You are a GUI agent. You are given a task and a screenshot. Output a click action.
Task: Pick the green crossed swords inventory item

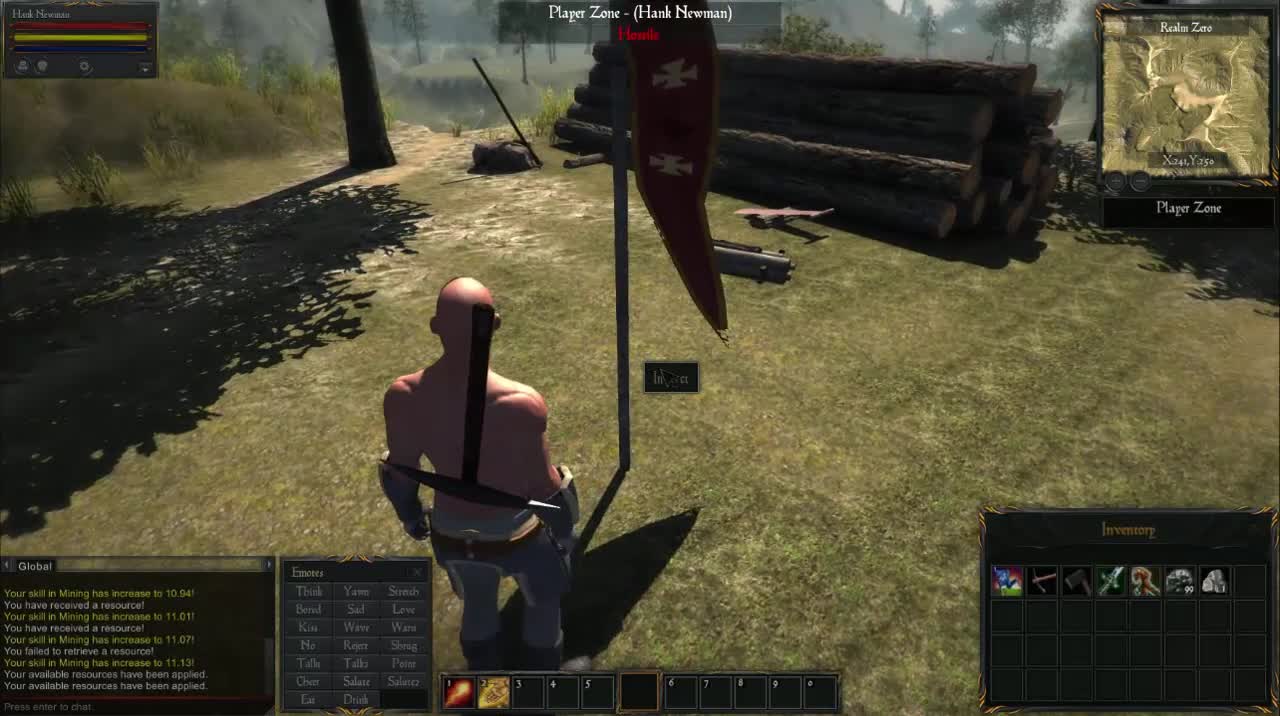coord(1111,581)
